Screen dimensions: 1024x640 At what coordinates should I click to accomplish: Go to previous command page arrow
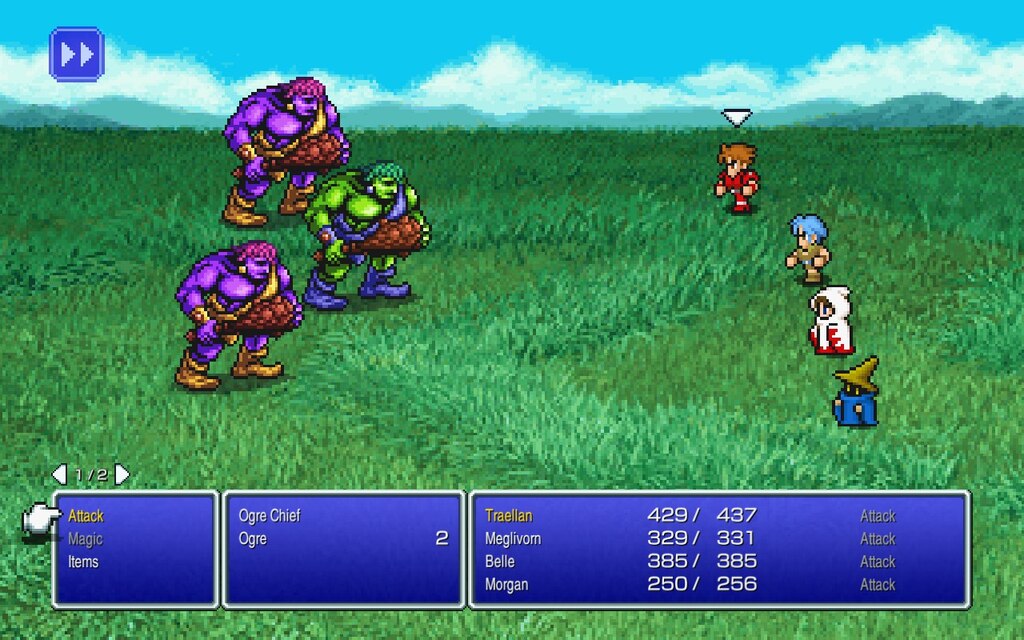pos(59,474)
